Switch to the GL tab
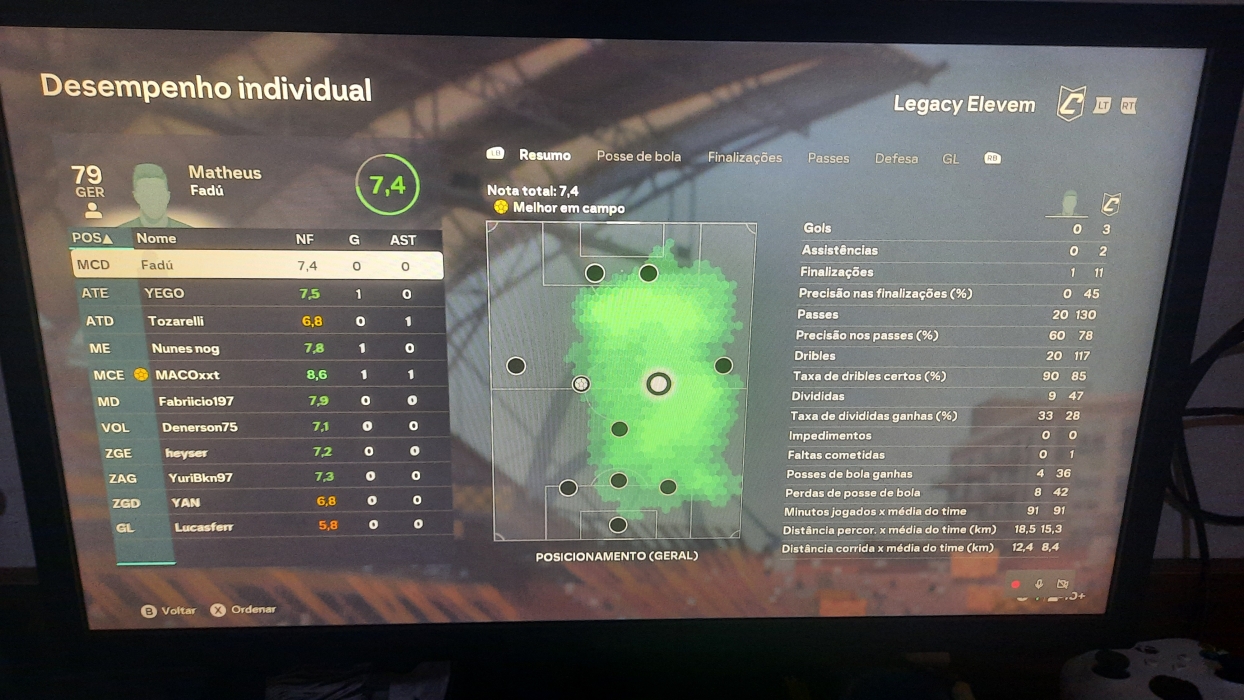Viewport: 1244px width, 700px height. click(950, 159)
